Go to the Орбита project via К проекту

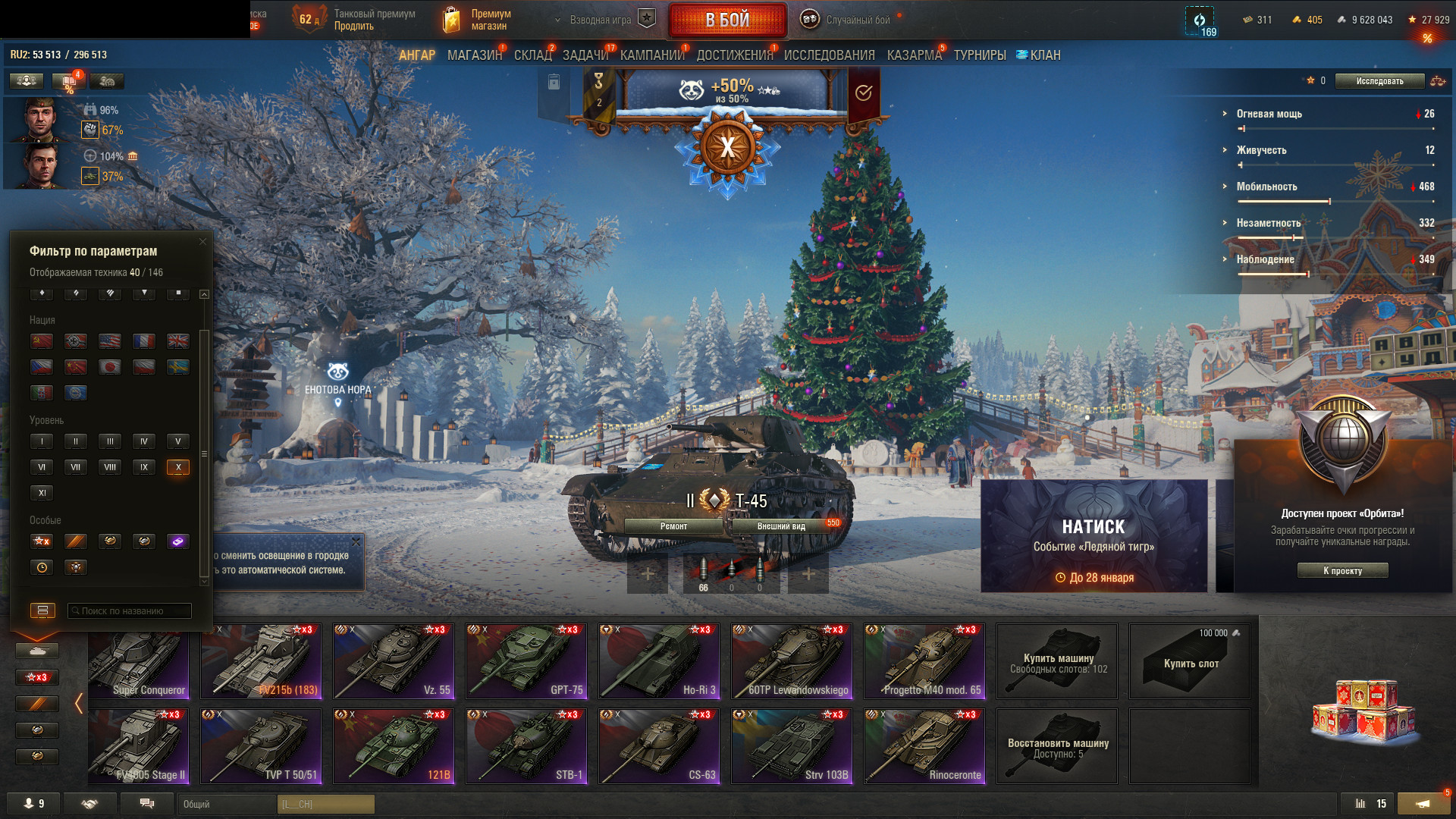[1342, 571]
